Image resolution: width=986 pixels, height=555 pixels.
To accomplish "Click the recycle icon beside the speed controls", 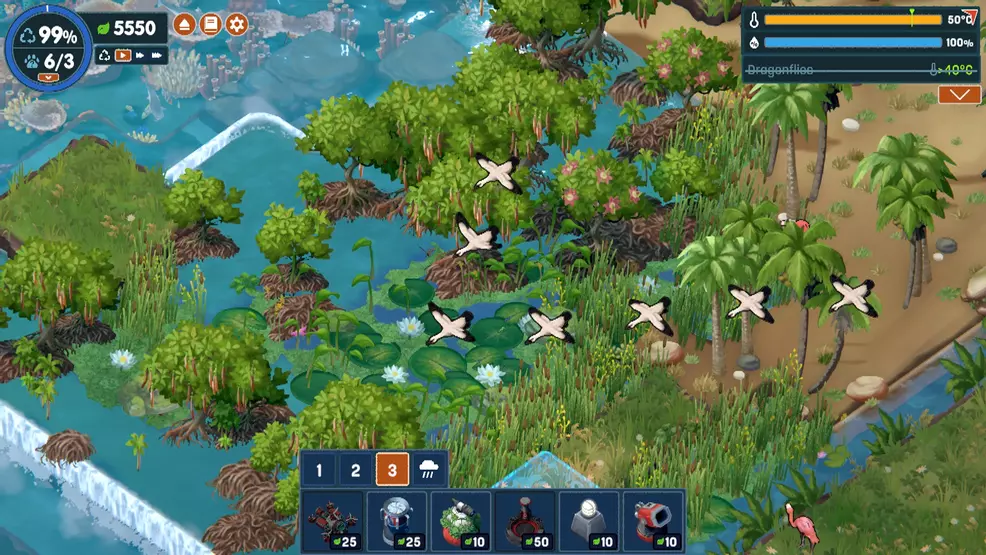I will coord(104,56).
